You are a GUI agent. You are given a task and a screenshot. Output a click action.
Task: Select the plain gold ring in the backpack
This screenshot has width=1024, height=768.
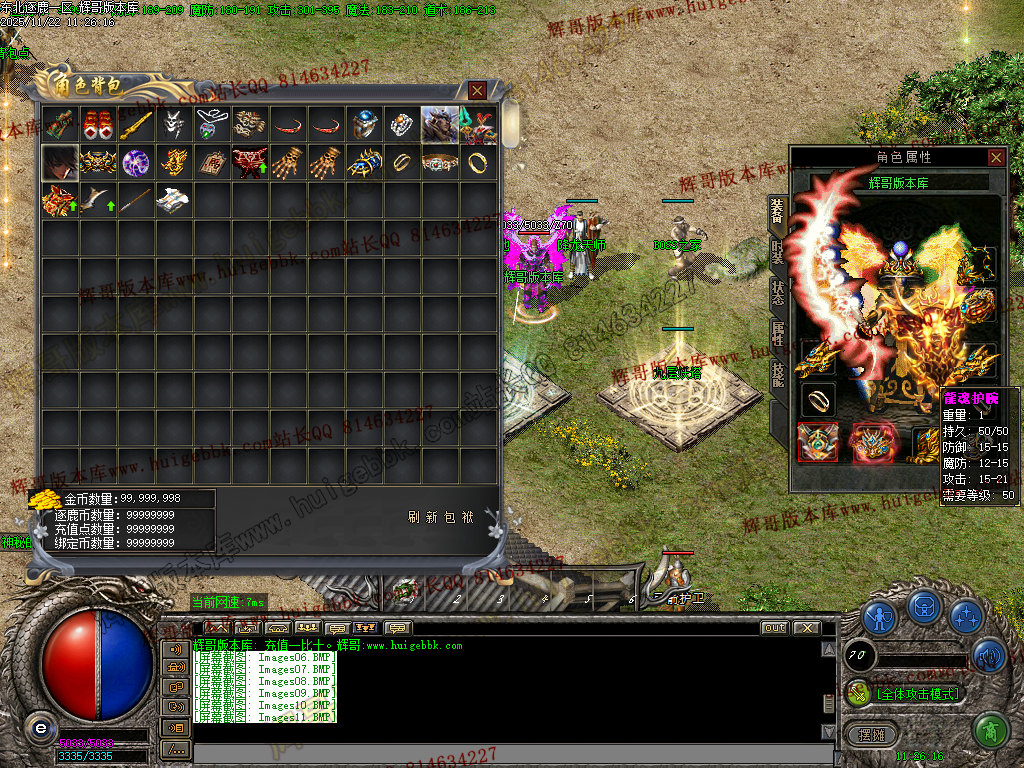tap(478, 163)
